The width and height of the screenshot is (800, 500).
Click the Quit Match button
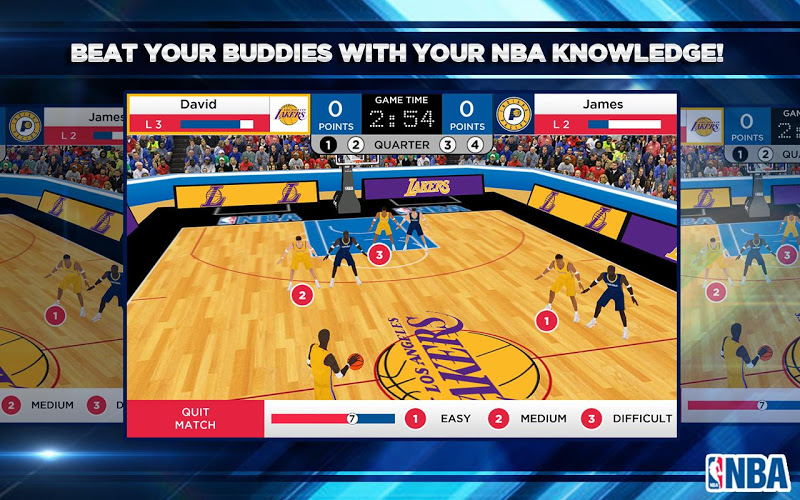point(195,418)
